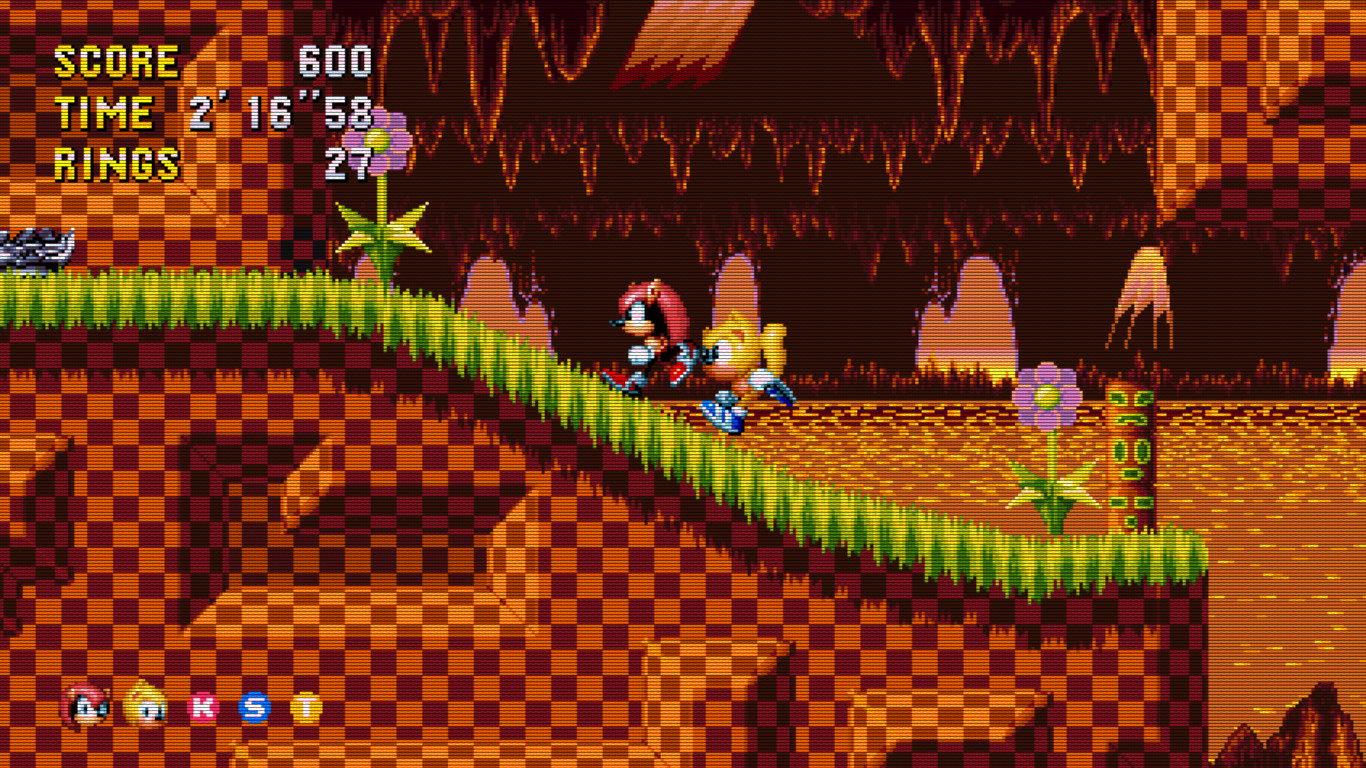Click the green totem pole post

pyautogui.click(x=1130, y=450)
